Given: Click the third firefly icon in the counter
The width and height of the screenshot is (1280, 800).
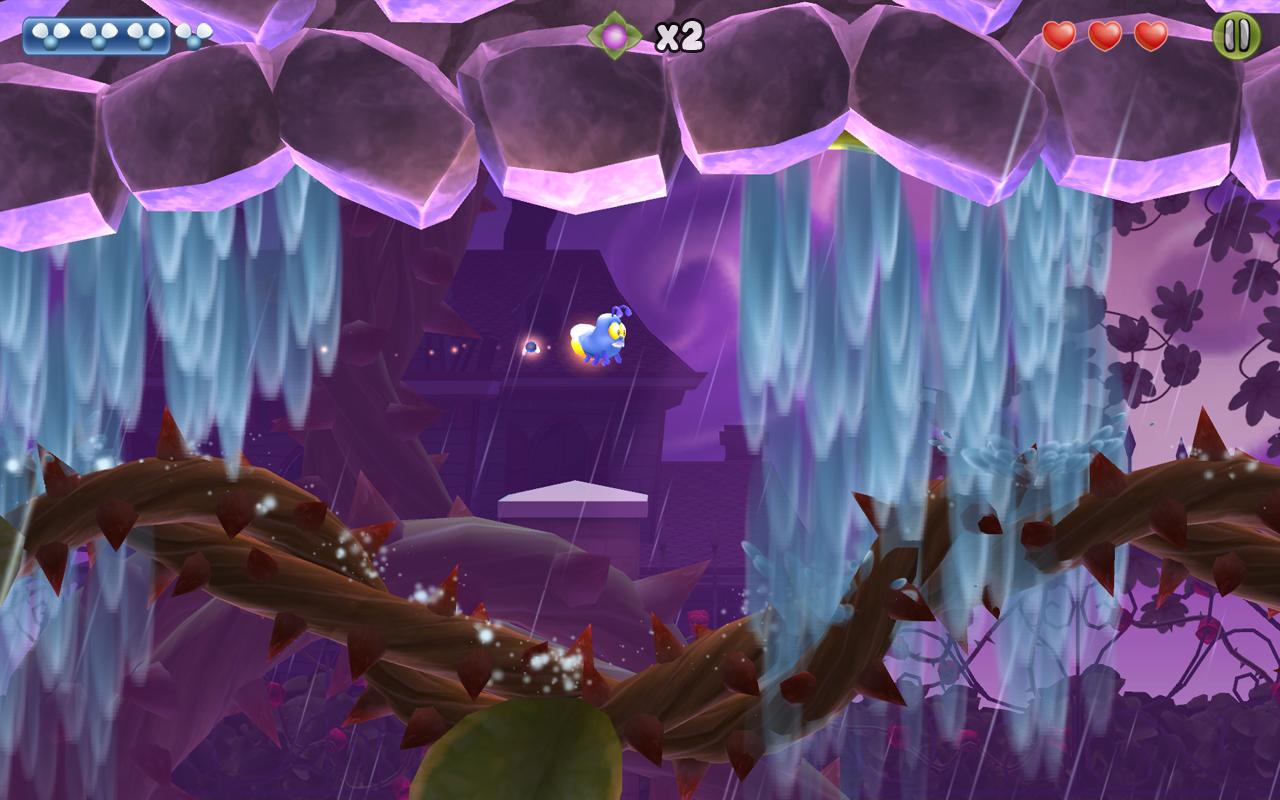Looking at the screenshot, I should point(145,35).
